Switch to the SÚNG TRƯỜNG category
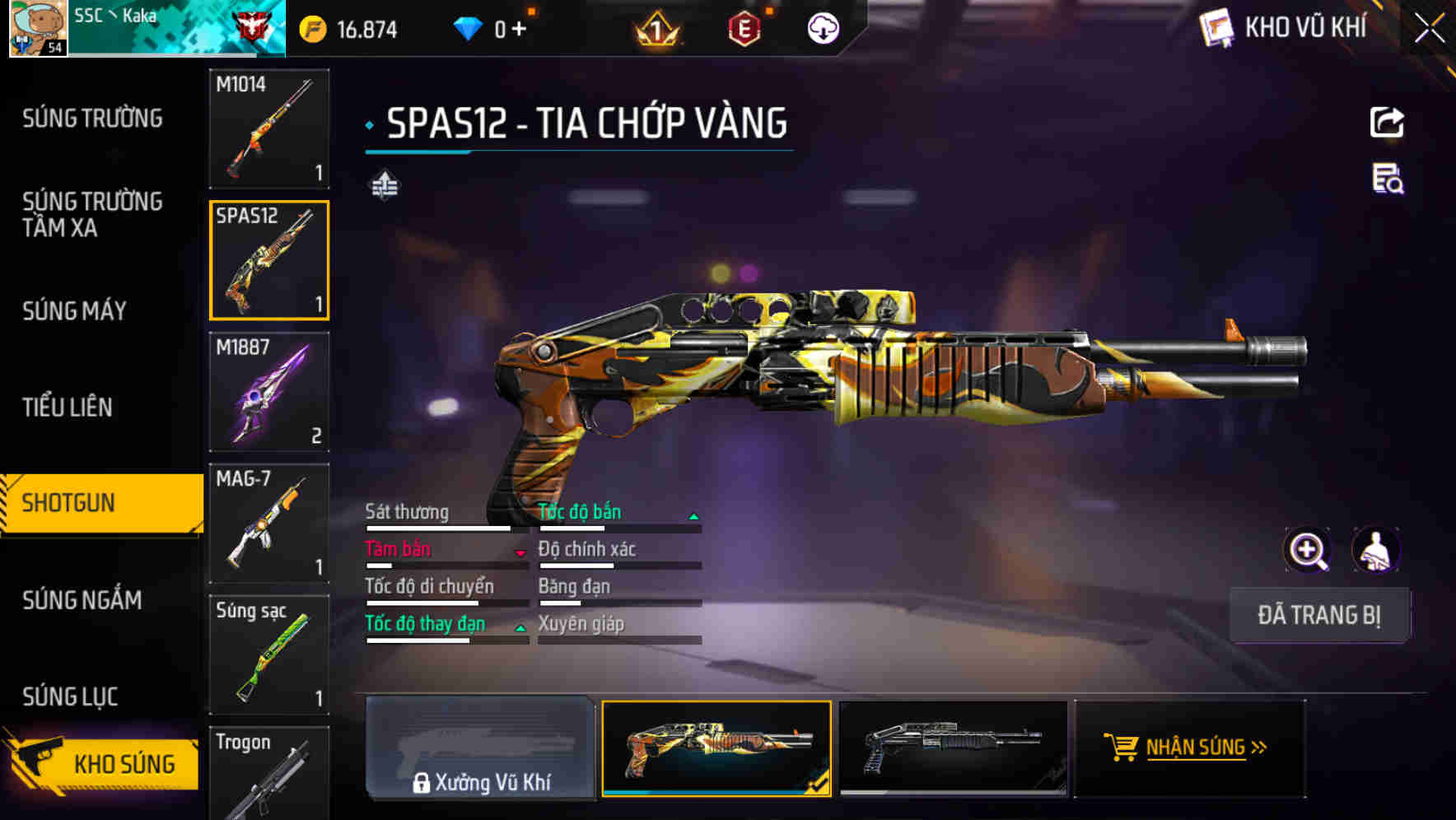 coord(92,119)
